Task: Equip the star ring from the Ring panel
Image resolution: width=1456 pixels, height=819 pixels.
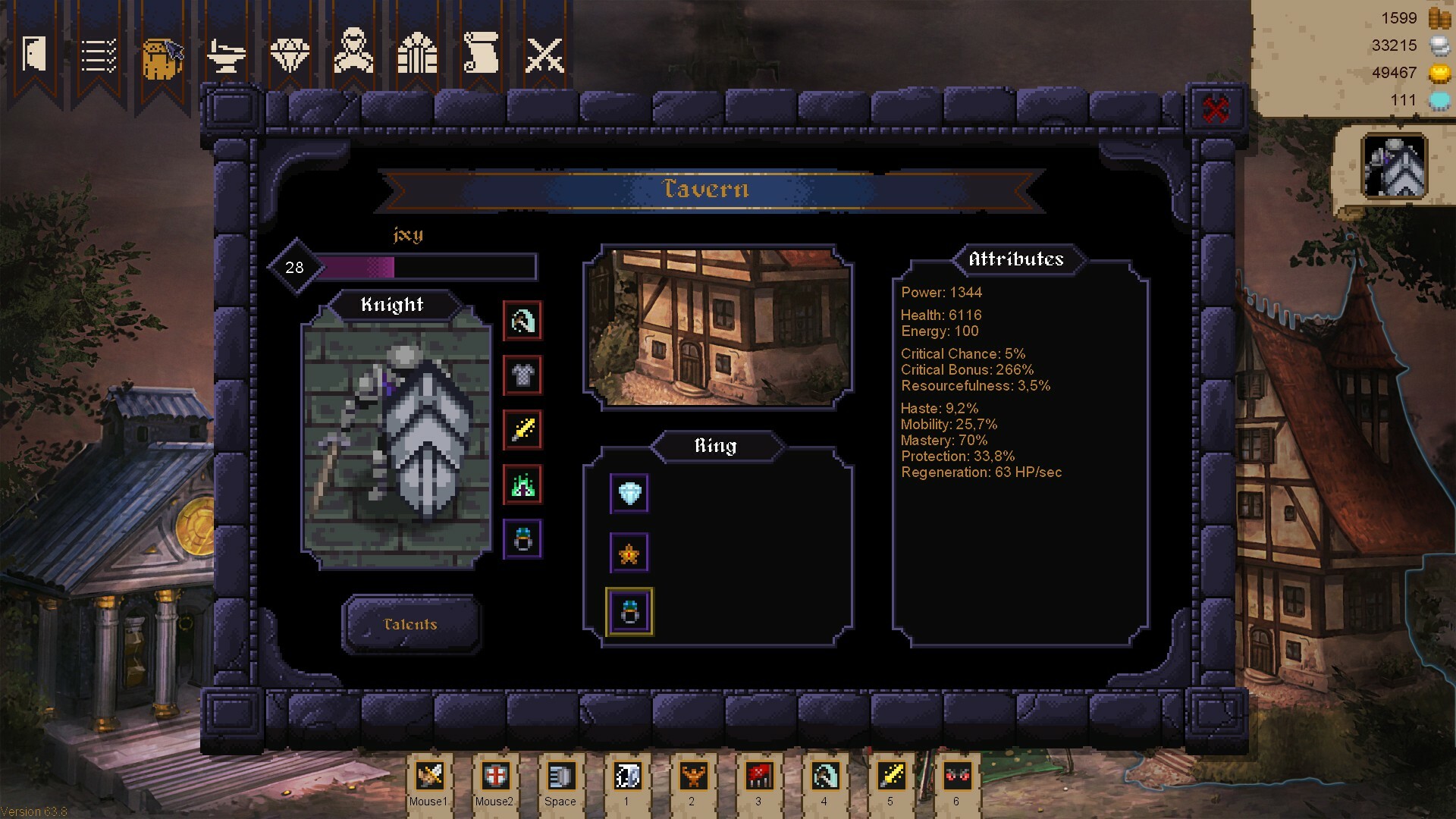Action: (629, 551)
